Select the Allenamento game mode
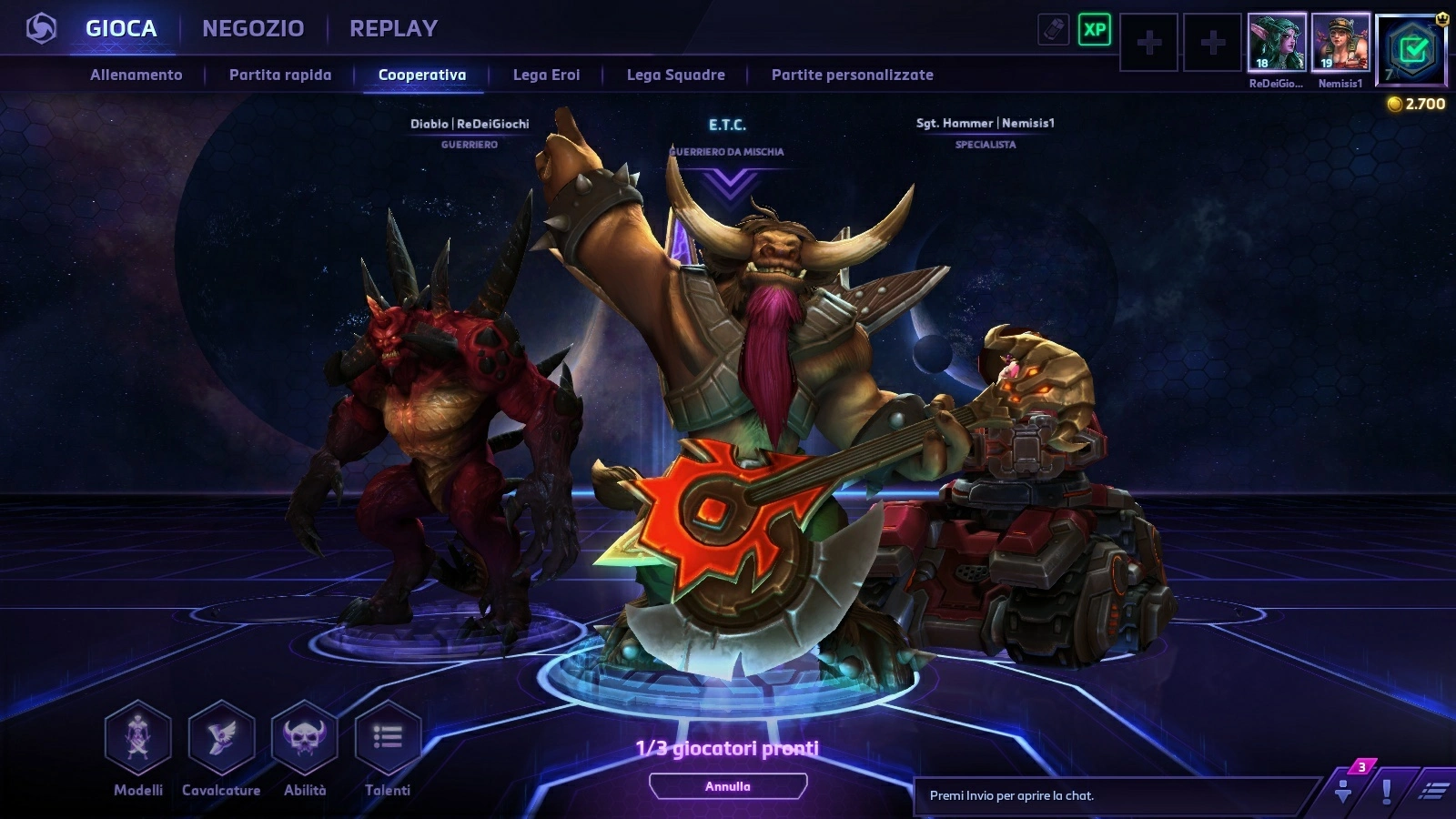The width and height of the screenshot is (1456, 819). [136, 75]
